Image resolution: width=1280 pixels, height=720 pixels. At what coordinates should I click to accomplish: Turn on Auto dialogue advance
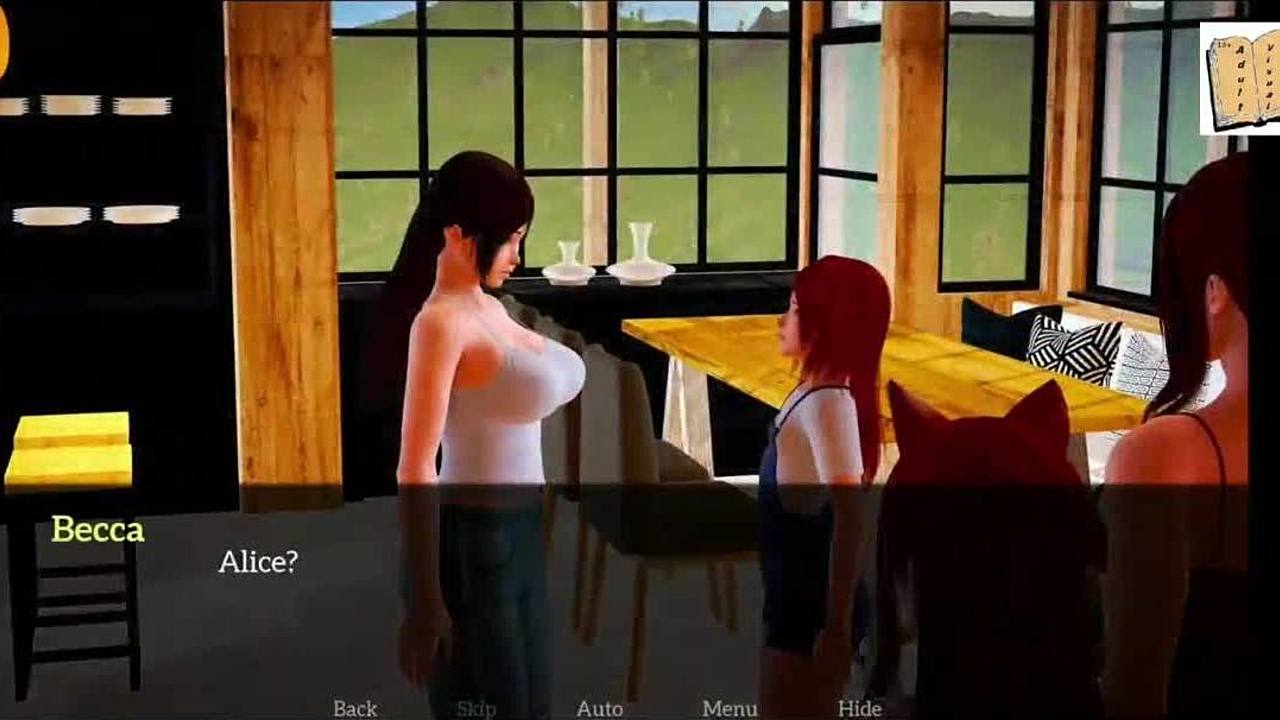[599, 708]
